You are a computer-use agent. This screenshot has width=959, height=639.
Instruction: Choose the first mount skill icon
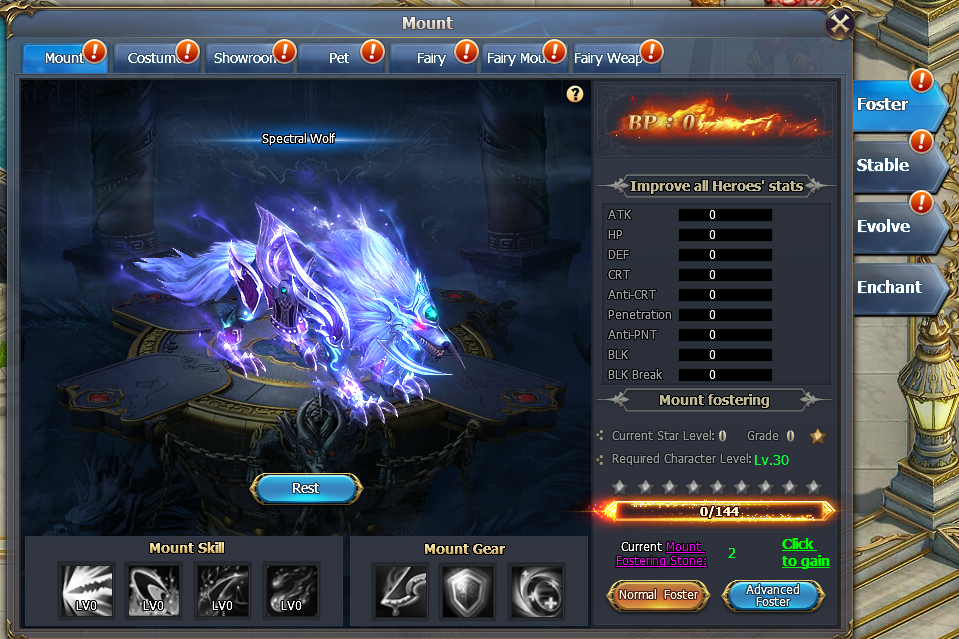[x=87, y=589]
